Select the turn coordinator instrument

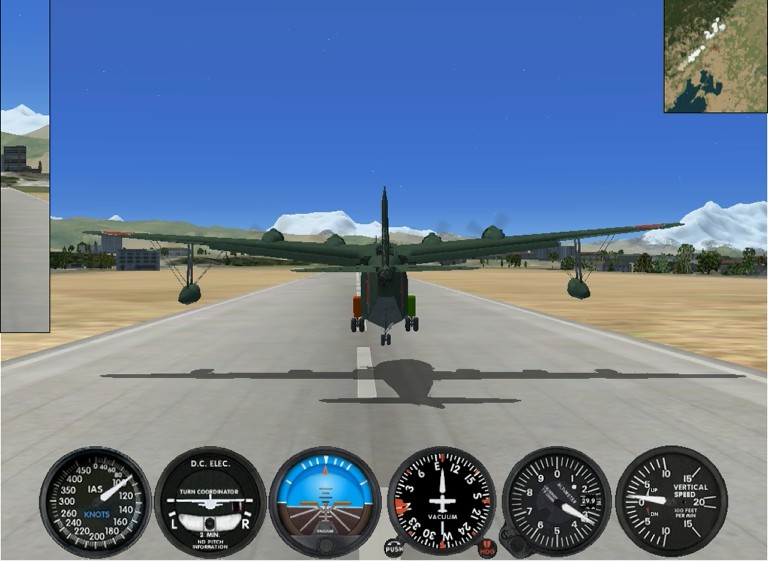(210, 501)
